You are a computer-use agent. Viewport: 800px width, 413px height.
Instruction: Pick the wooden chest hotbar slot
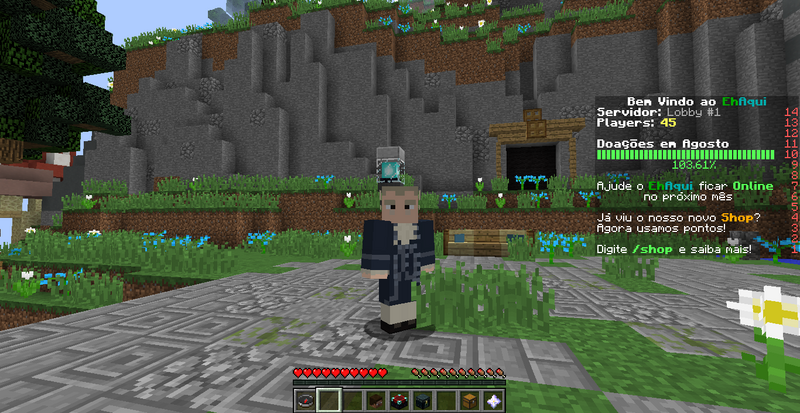click(x=468, y=400)
